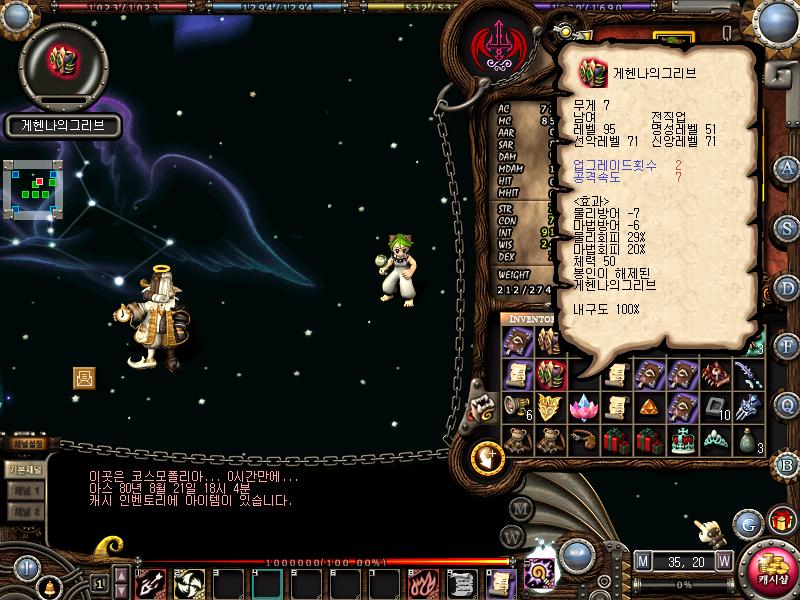Image resolution: width=800 pixels, height=600 pixels.
Task: Click the round Q button
Action: (786, 405)
